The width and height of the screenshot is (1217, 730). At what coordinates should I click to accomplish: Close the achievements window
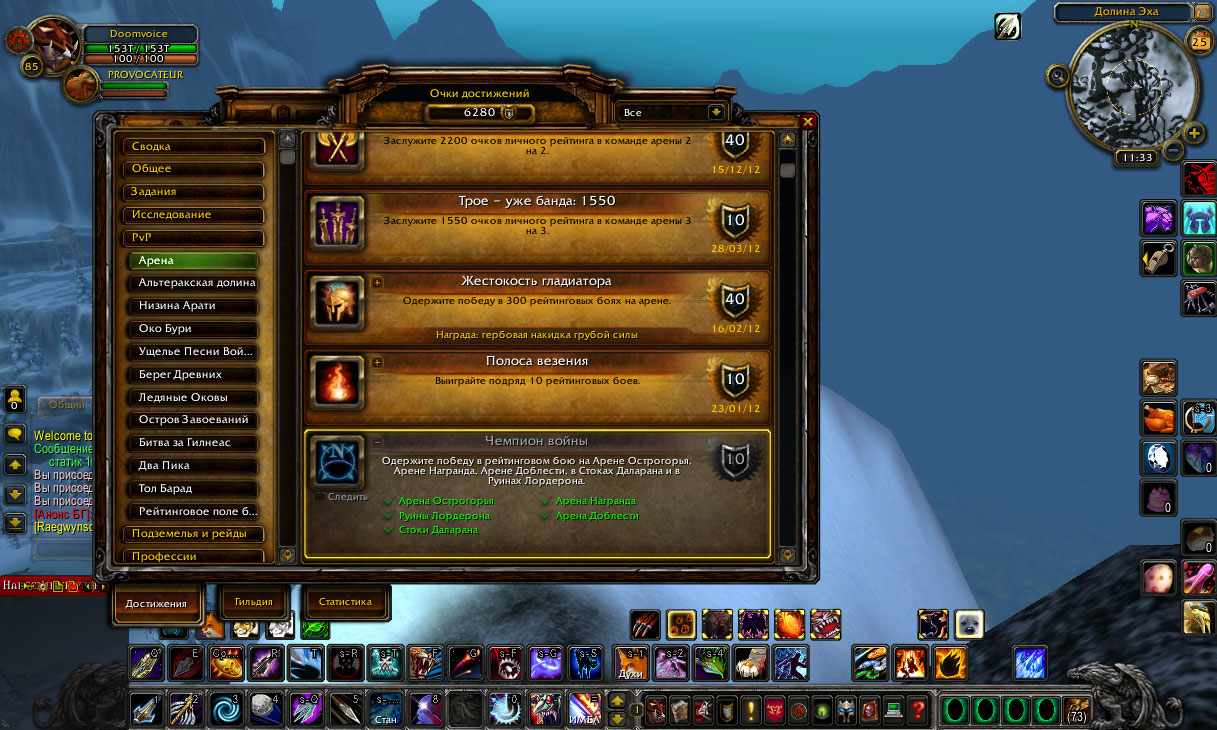808,122
